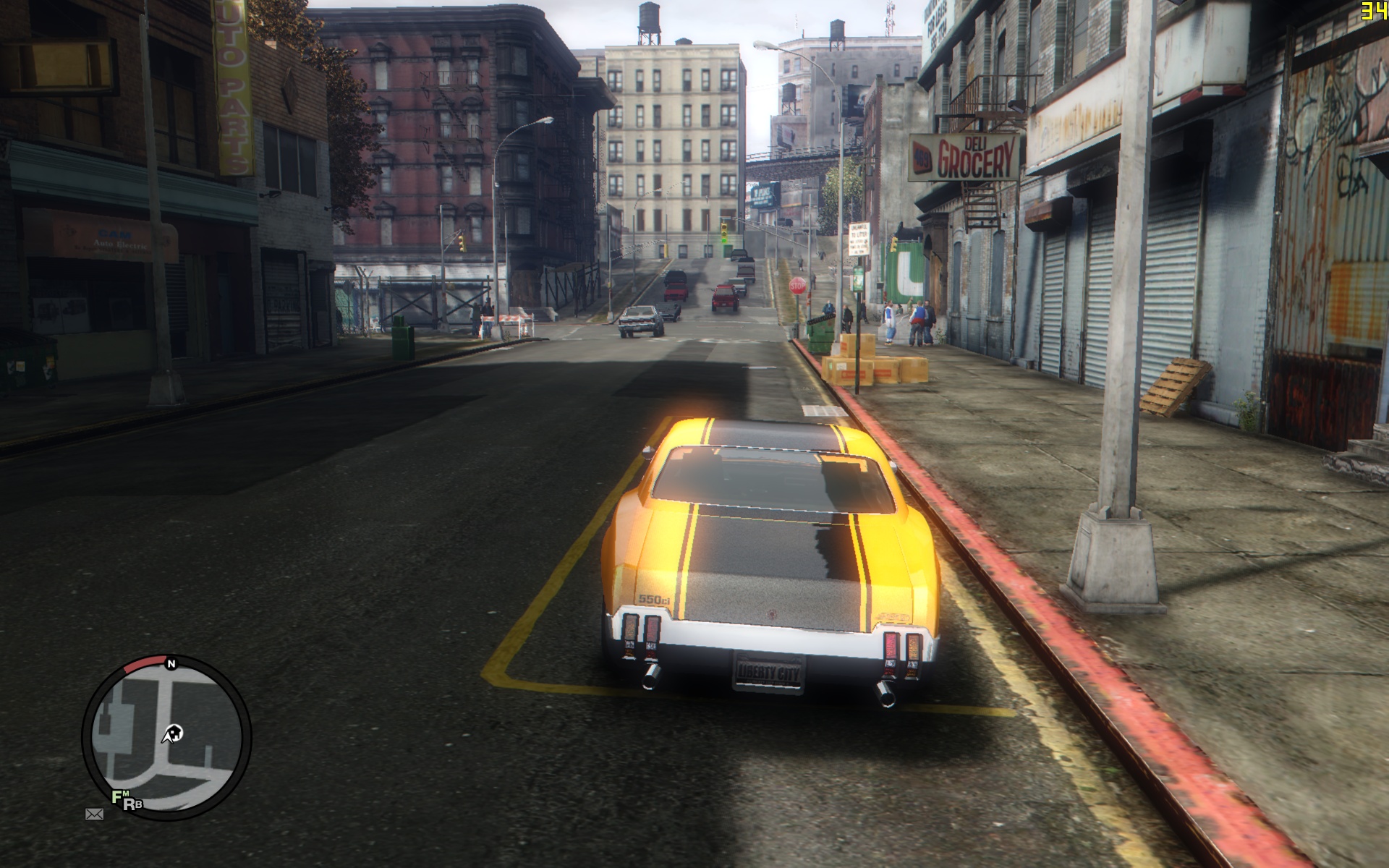This screenshot has width=1389, height=868.
Task: Open the envelope message icon
Action: pyautogui.click(x=94, y=814)
